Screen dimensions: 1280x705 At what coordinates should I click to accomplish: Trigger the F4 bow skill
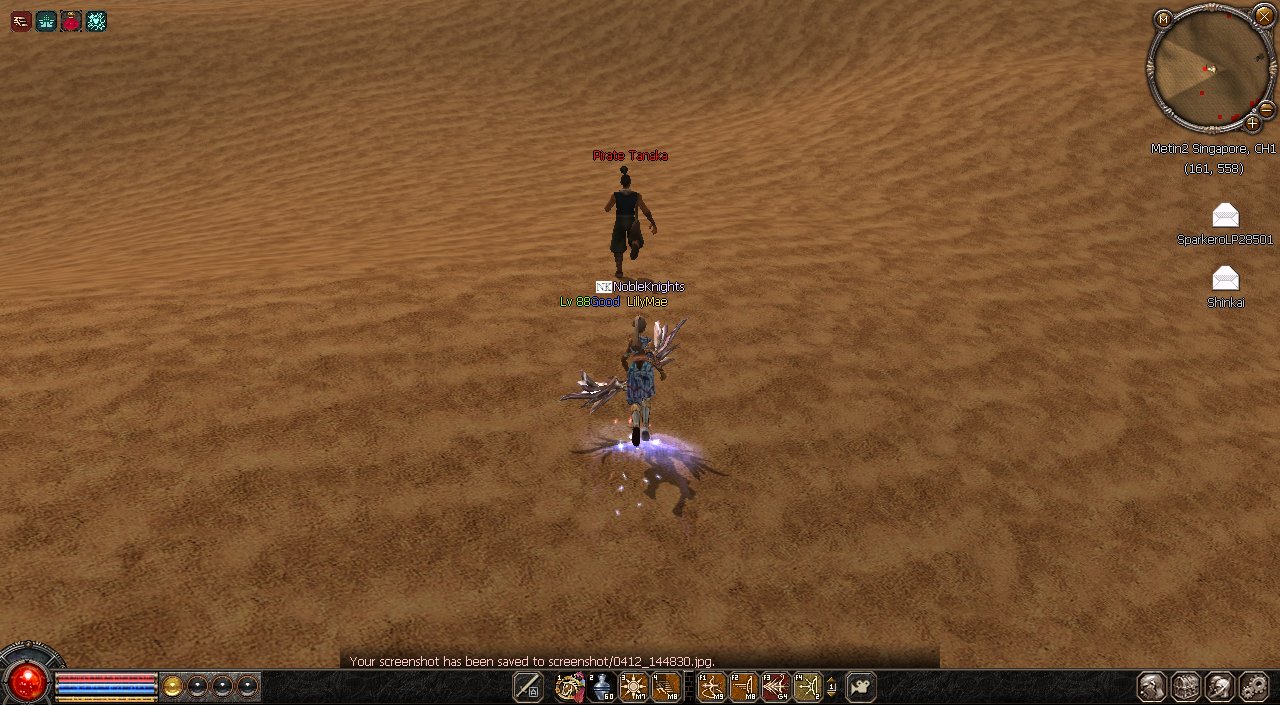tap(807, 686)
